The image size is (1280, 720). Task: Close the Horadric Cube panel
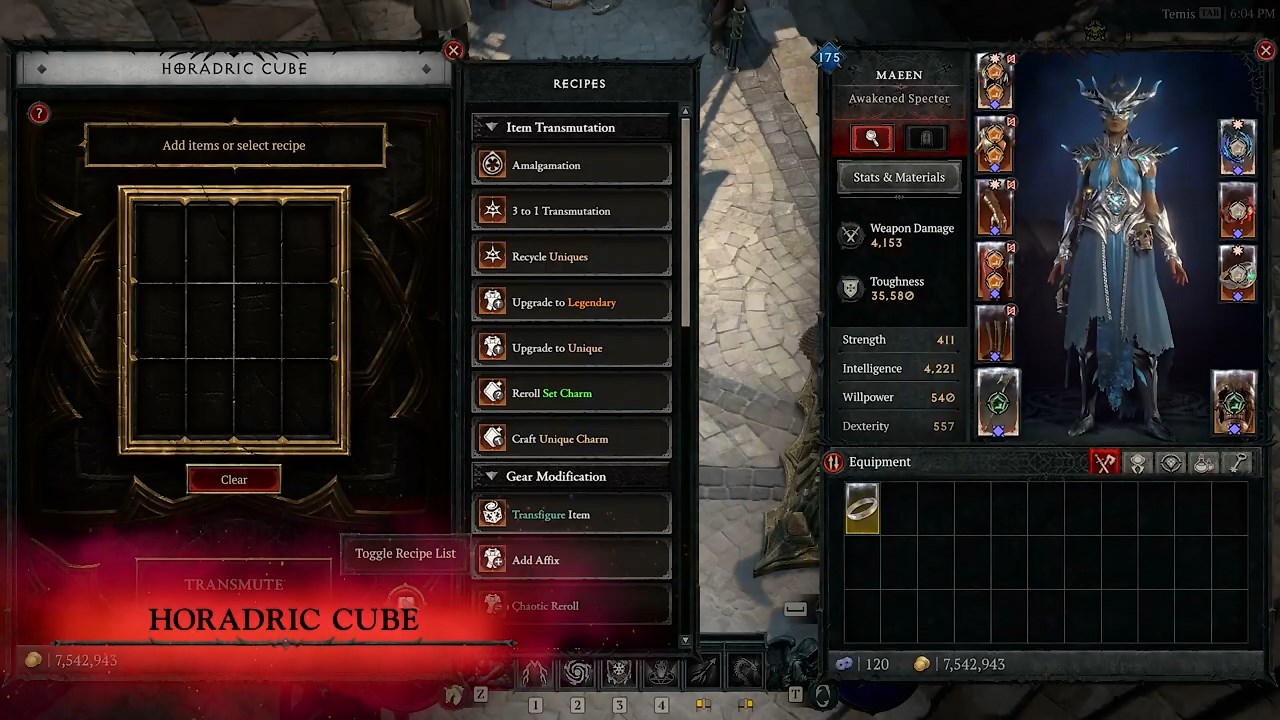(x=453, y=51)
